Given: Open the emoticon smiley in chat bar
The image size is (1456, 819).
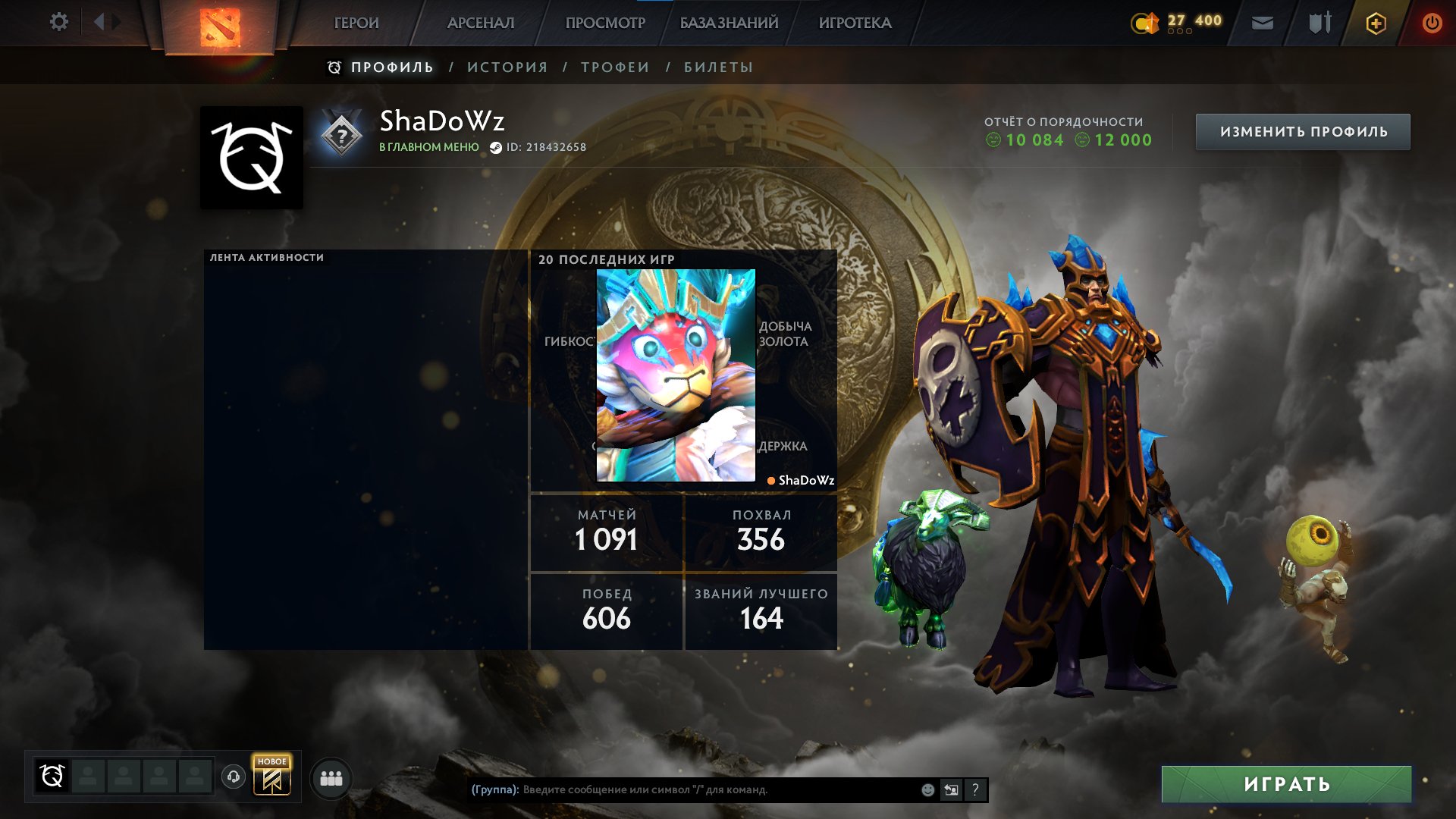Looking at the screenshot, I should (x=927, y=789).
